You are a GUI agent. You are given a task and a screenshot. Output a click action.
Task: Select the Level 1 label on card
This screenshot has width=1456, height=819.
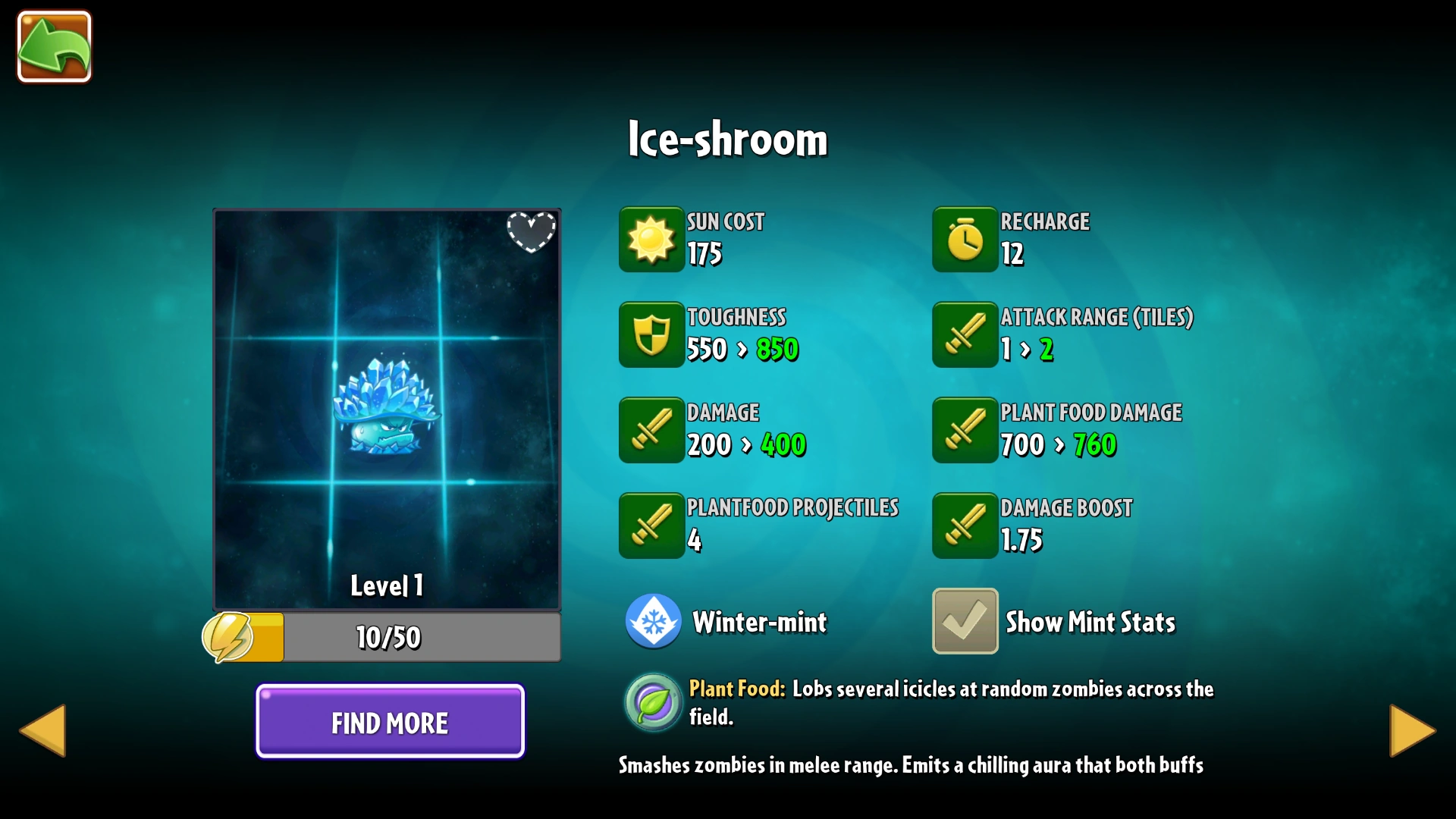click(386, 585)
